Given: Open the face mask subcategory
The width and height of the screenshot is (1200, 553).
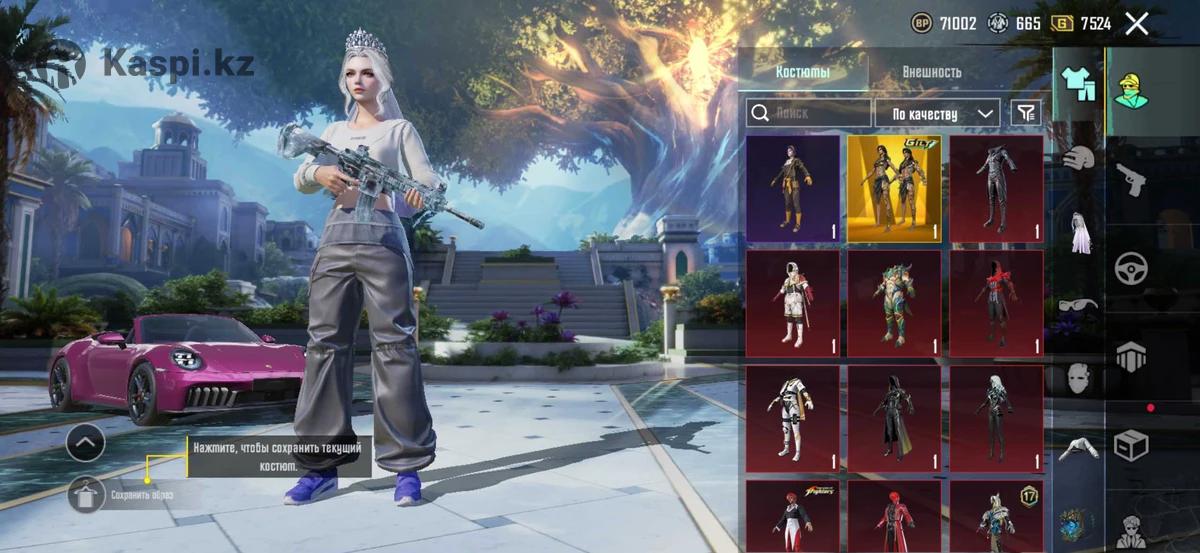Looking at the screenshot, I should (x=1077, y=377).
